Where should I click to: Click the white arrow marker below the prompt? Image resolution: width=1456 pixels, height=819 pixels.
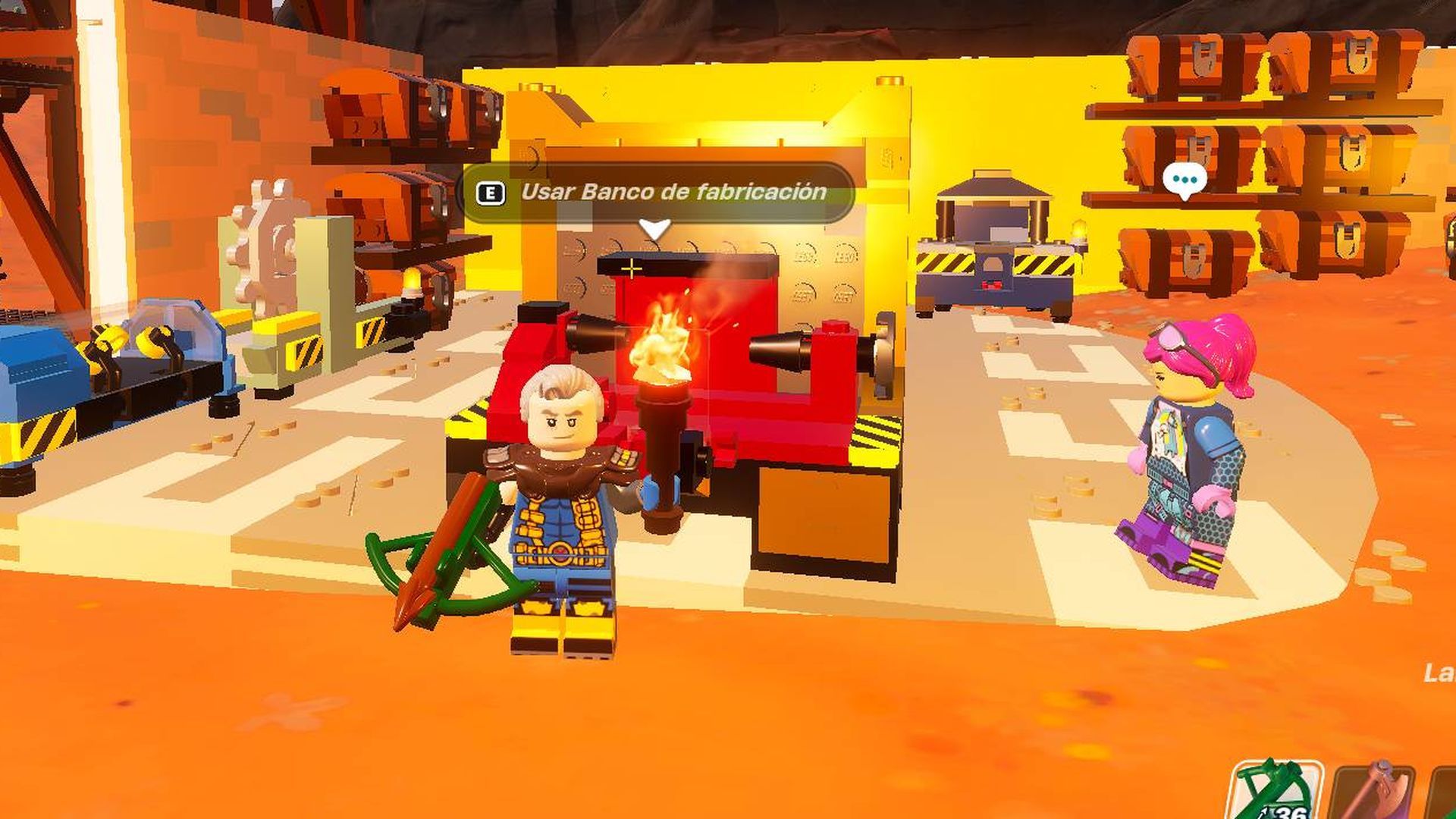[x=655, y=225]
